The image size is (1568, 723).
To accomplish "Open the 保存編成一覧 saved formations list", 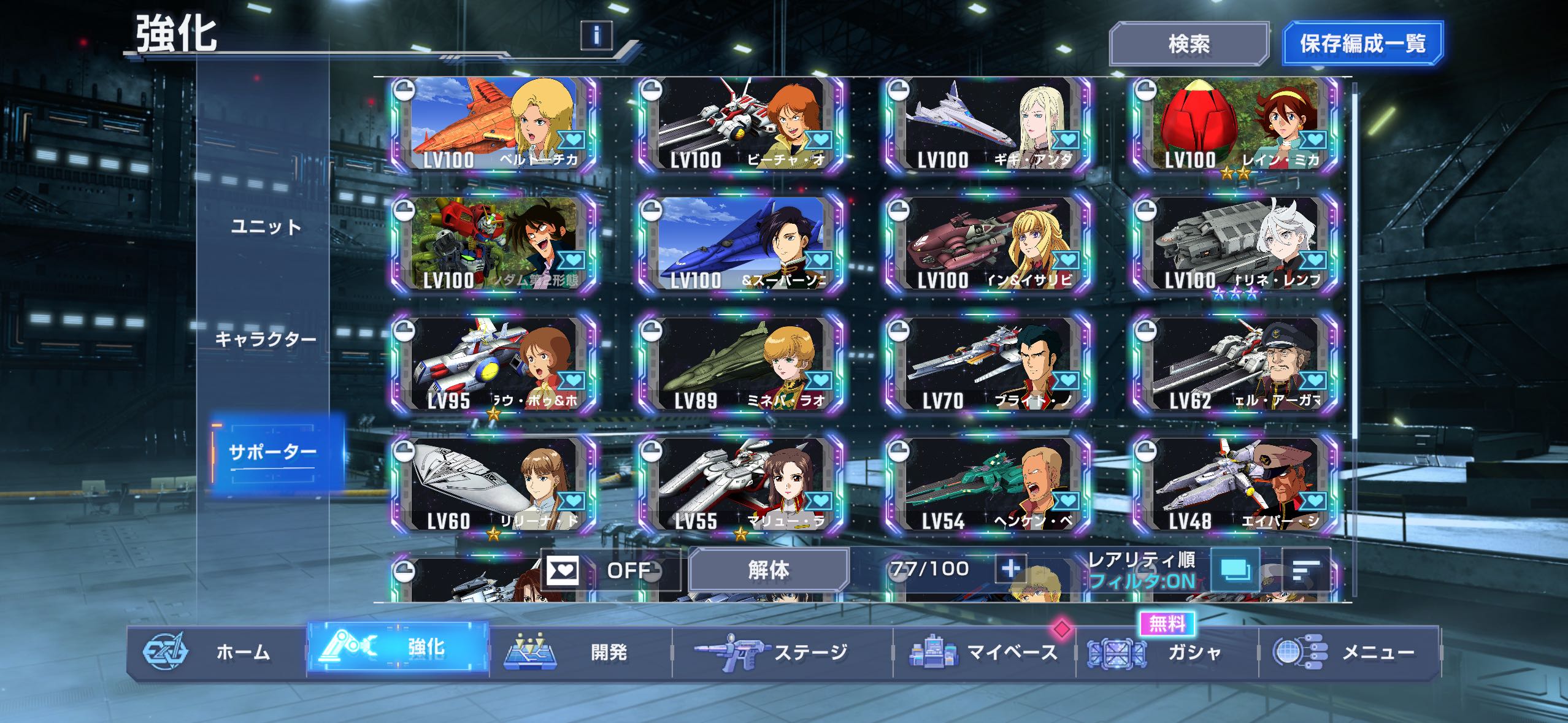I will coord(1362,44).
